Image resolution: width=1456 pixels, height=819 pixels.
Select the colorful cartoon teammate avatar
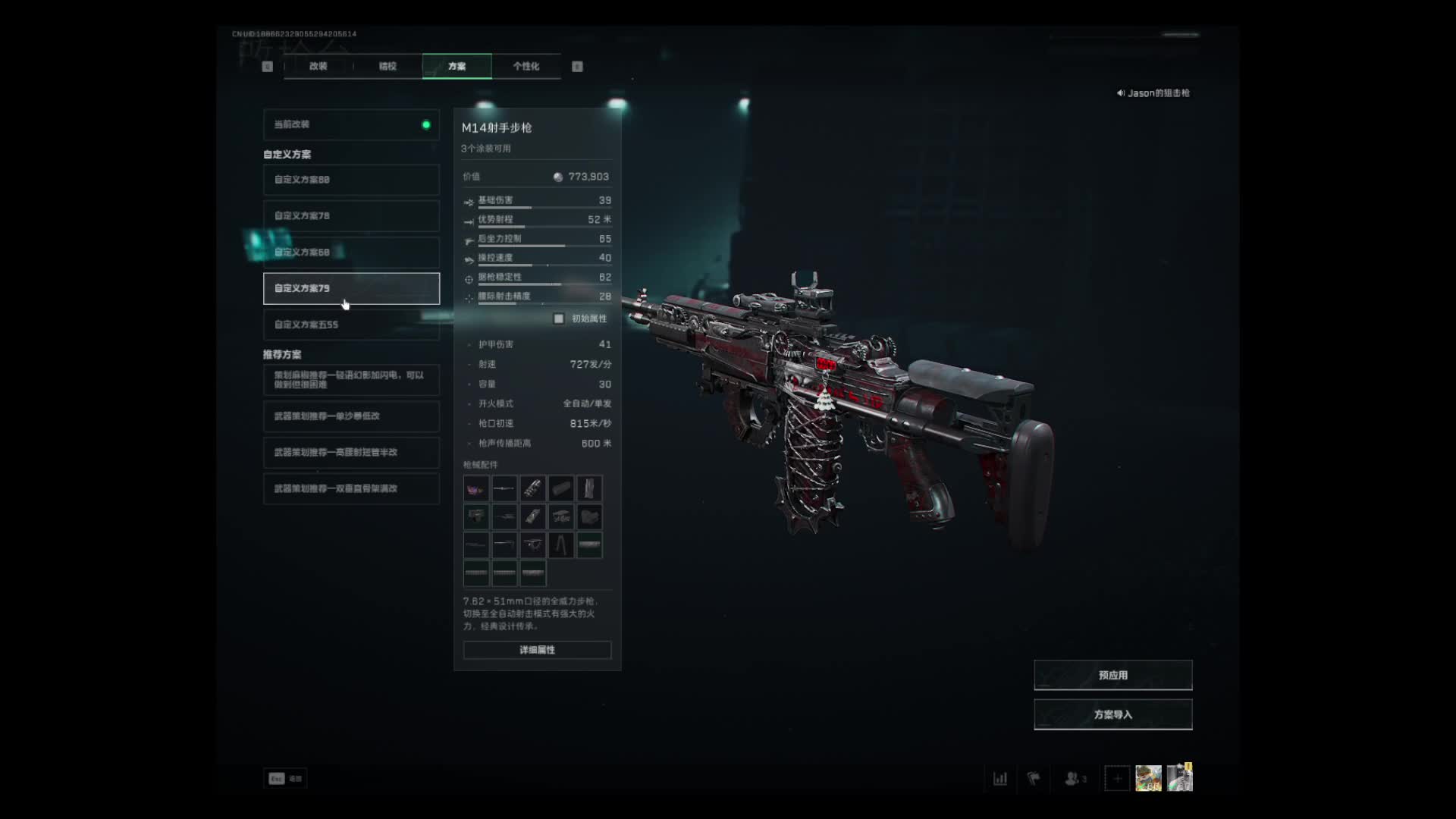click(x=1148, y=778)
